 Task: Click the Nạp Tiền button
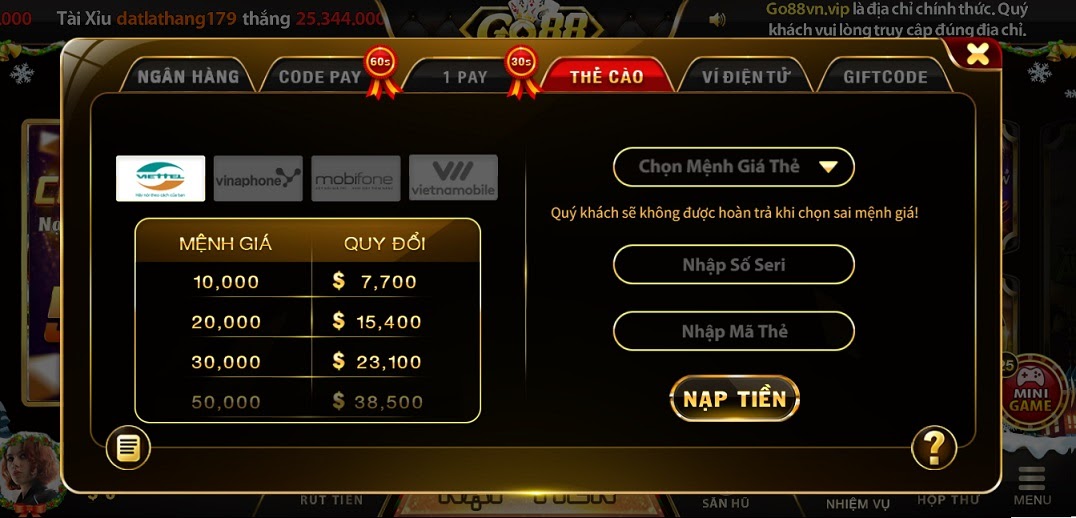click(x=734, y=399)
